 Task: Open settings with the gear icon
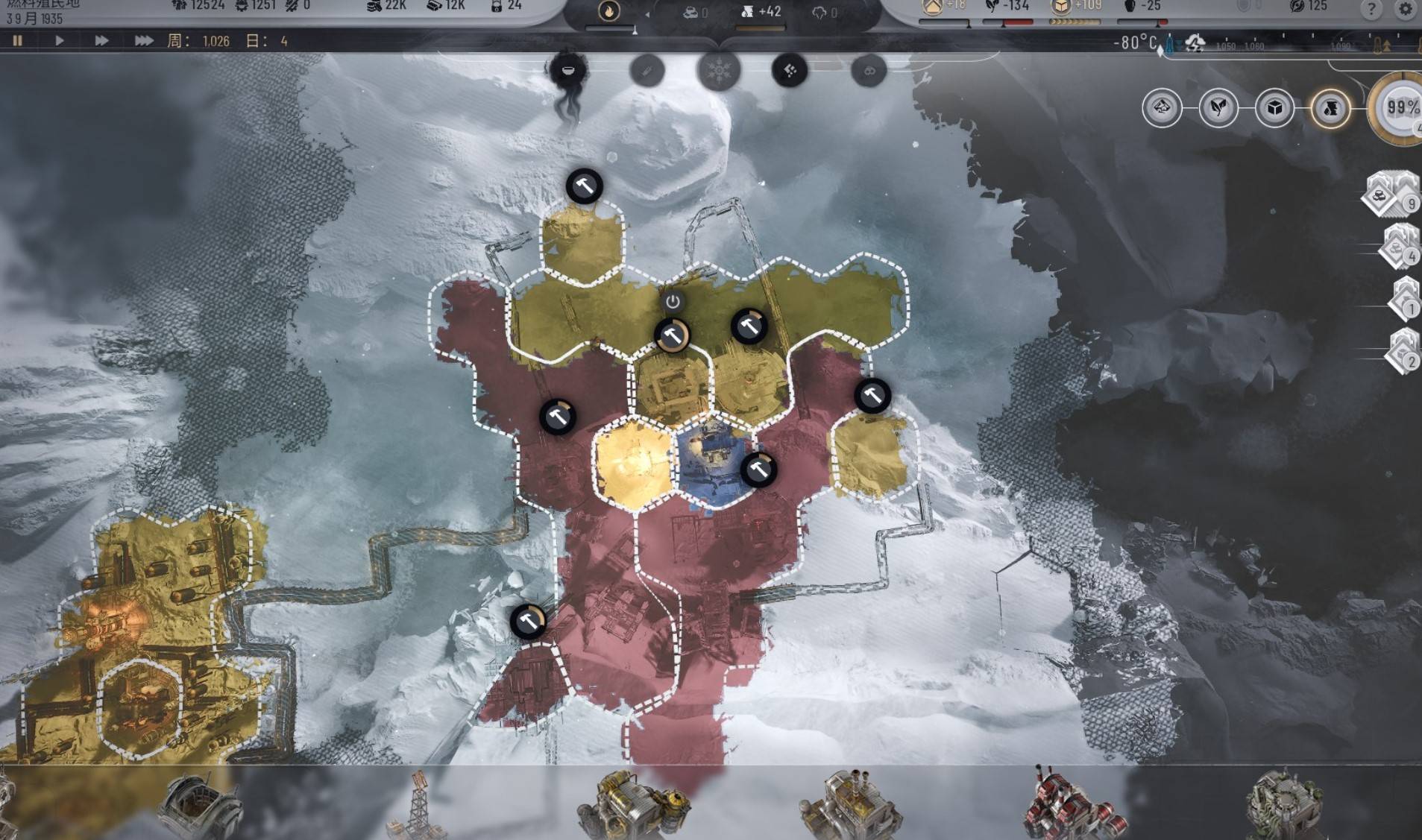[1405, 9]
